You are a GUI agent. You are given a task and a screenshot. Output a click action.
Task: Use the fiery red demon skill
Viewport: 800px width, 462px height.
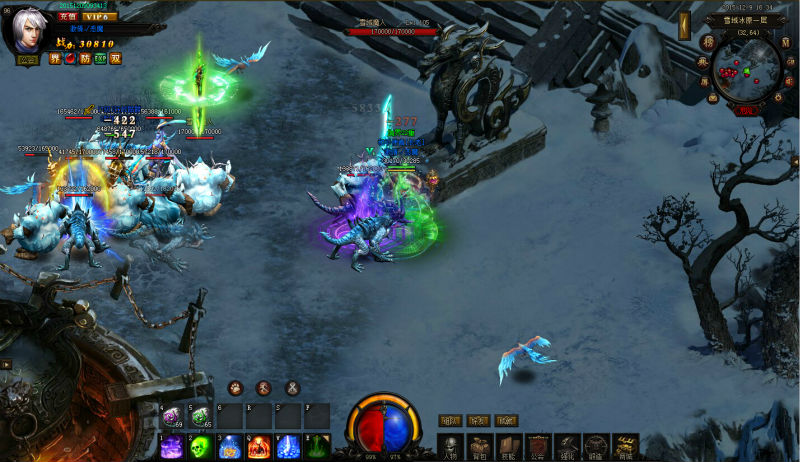259,446
